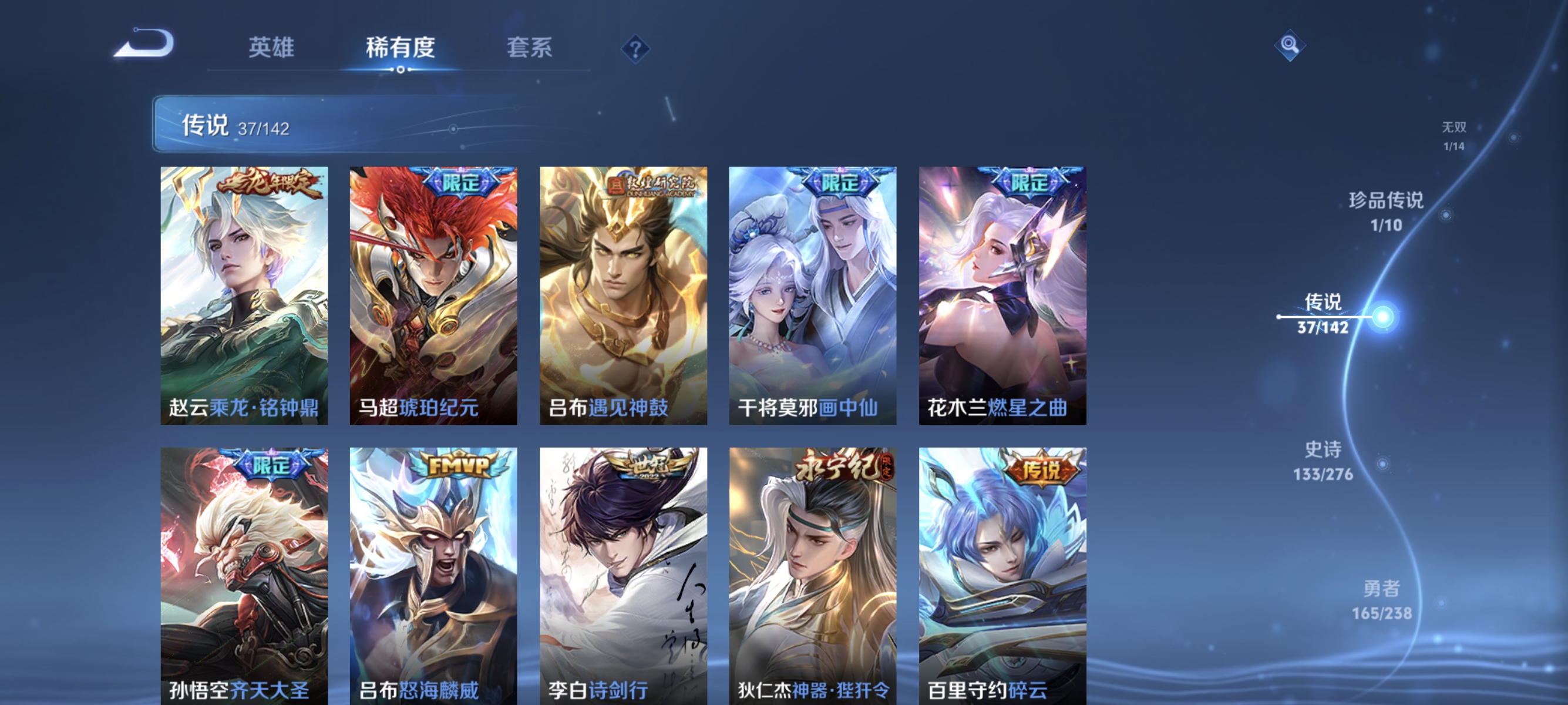
Task: Open the 干将莫邪画中仙 skin thumbnail
Action: pos(813,292)
